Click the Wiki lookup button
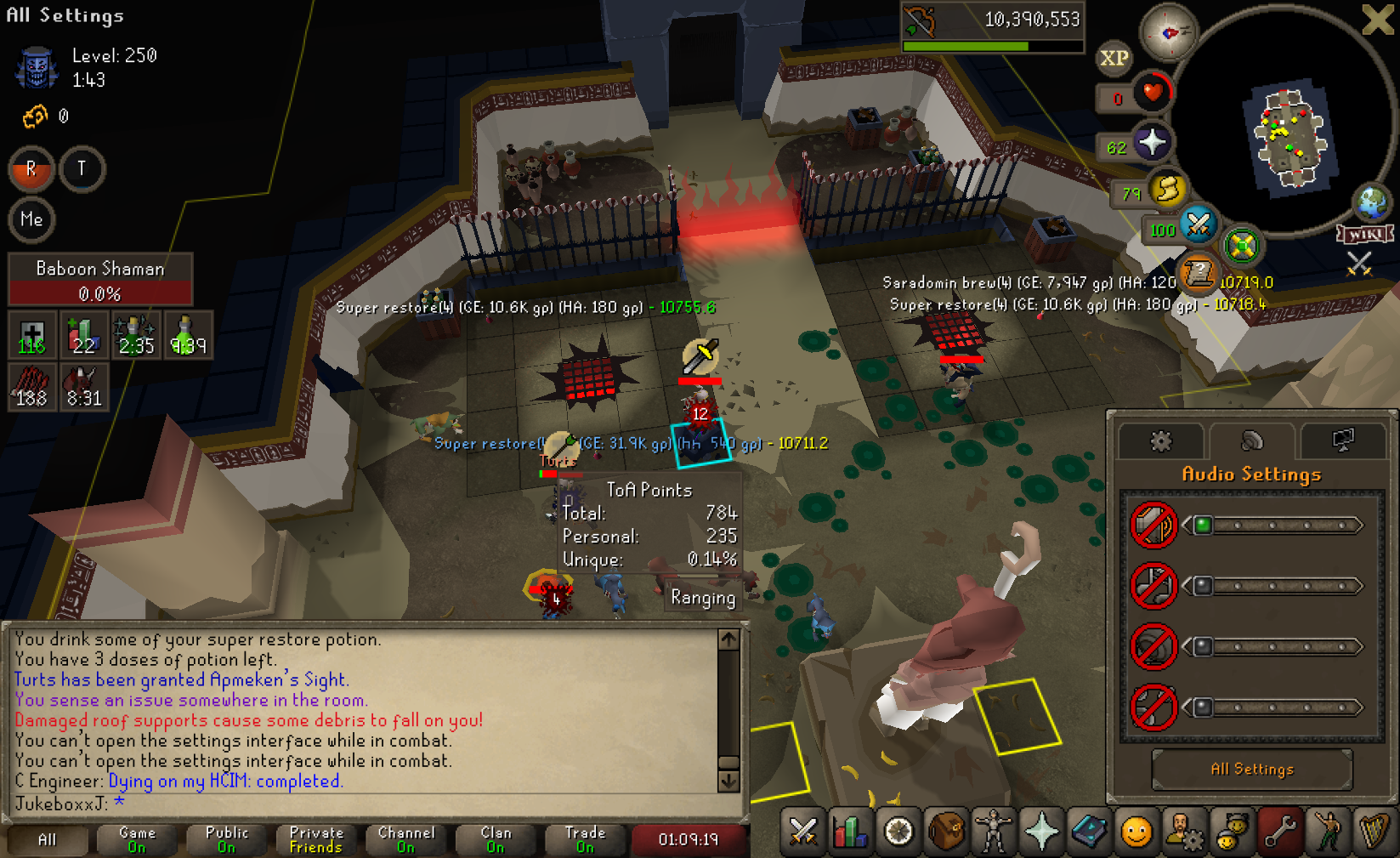Screen dimensions: 1400x858 point(1365,234)
